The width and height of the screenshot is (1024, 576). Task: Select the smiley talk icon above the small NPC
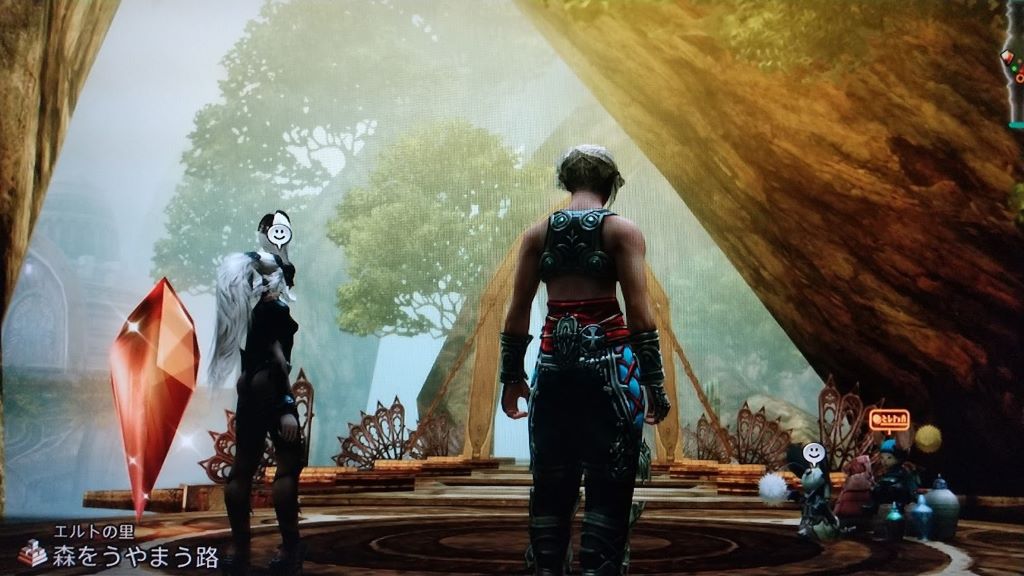(x=814, y=453)
